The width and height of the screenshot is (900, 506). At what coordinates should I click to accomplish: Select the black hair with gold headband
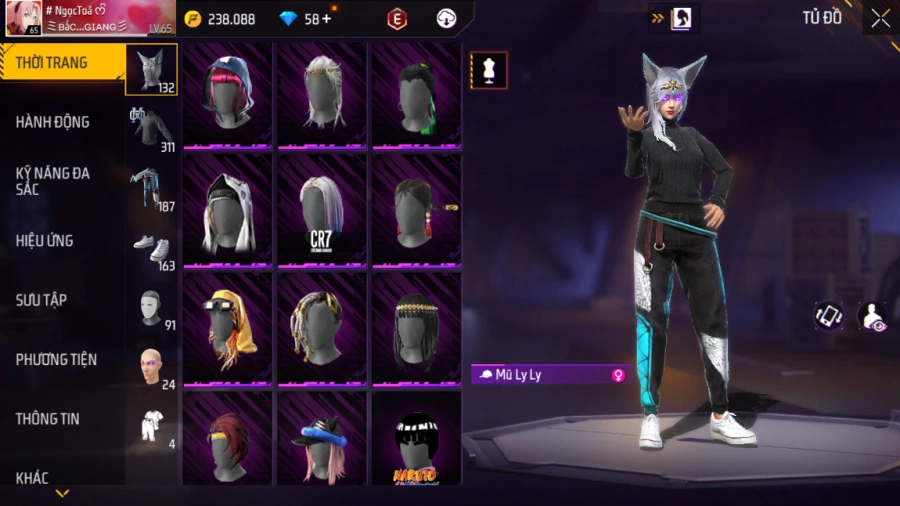point(416,327)
